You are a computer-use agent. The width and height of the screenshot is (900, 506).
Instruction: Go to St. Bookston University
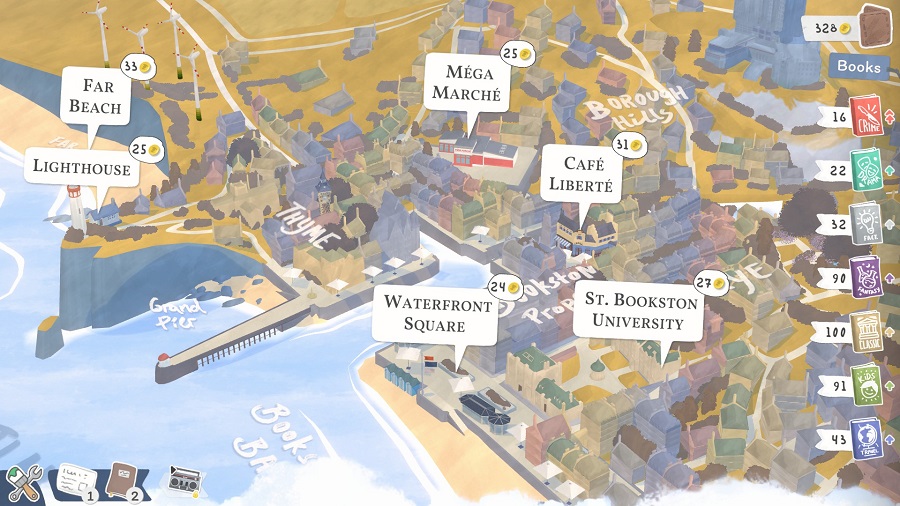(637, 310)
